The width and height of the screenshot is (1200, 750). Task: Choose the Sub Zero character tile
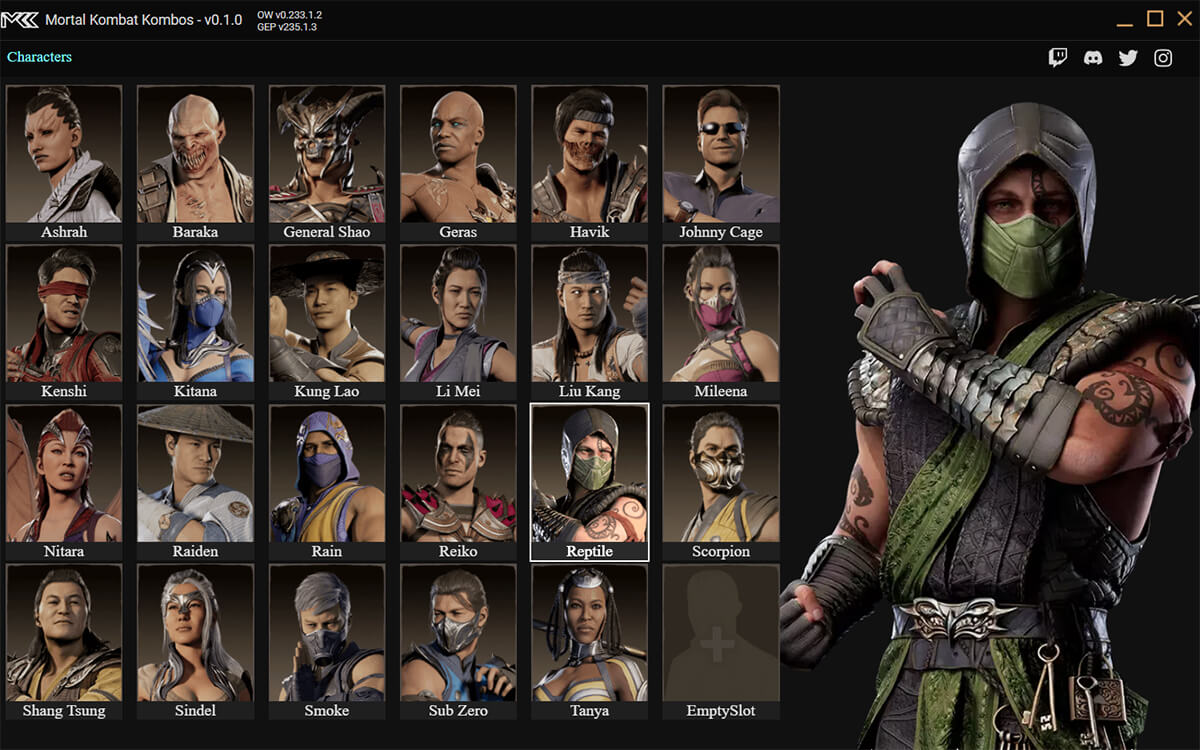(x=458, y=642)
